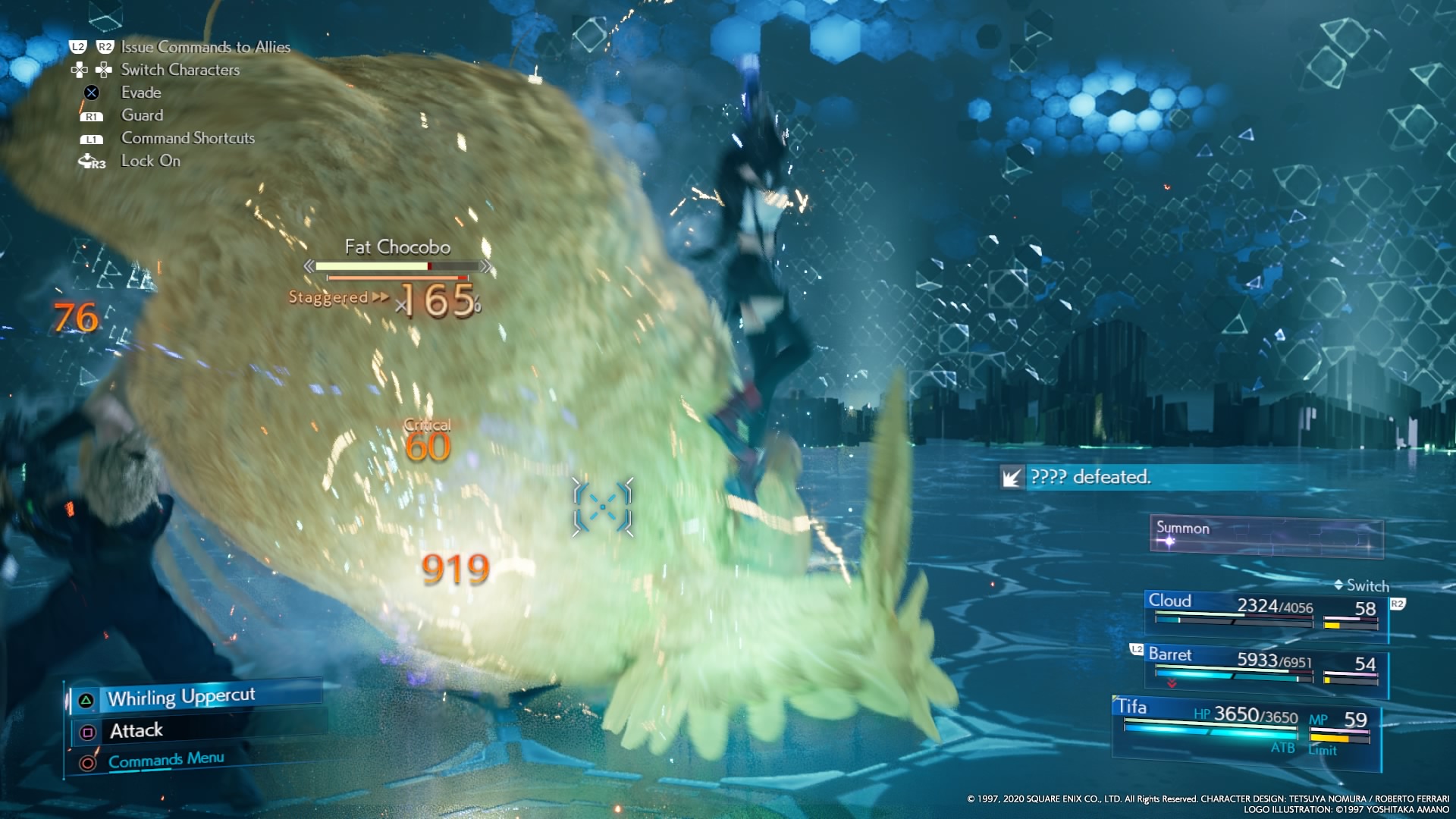Click the target reticle on Fat Chocobo

[x=603, y=507]
